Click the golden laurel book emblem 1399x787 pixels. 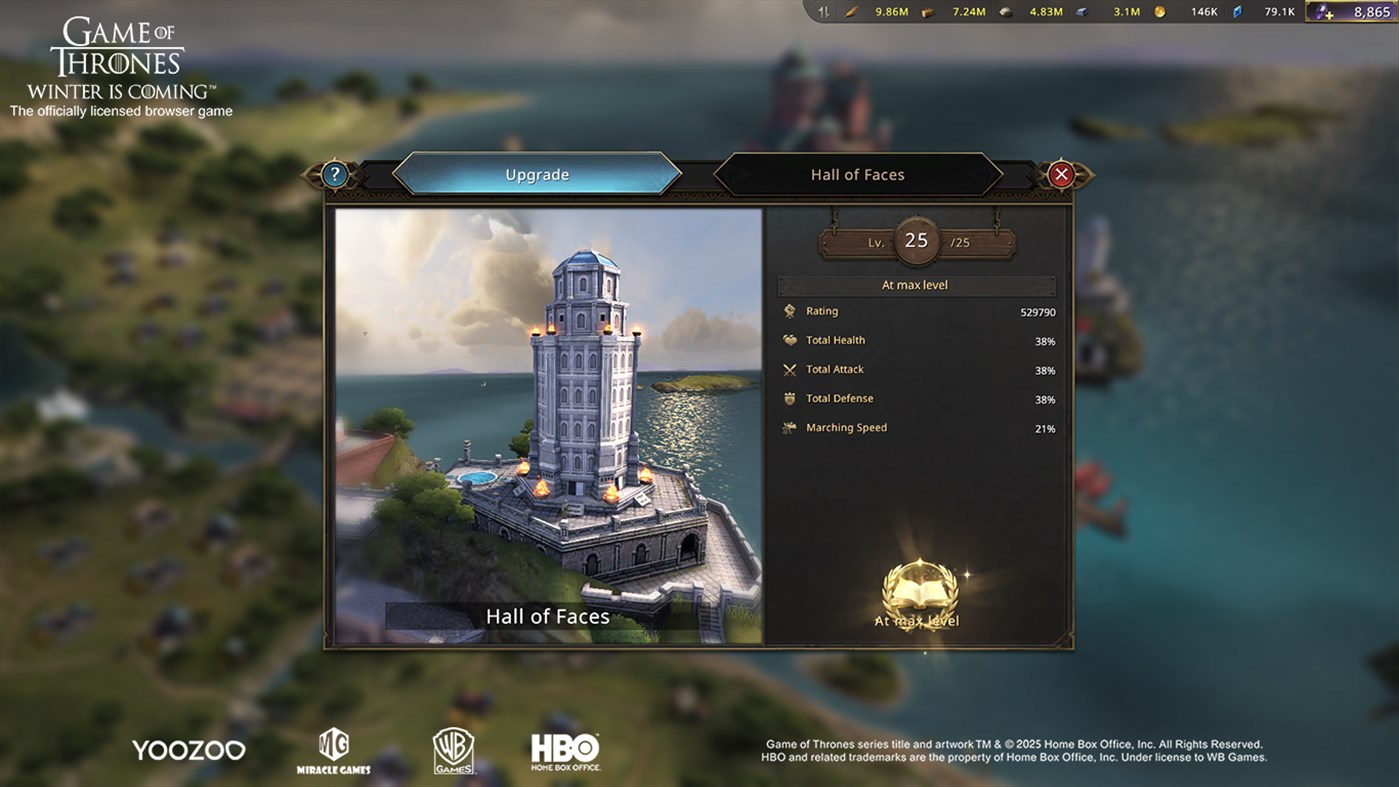917,590
